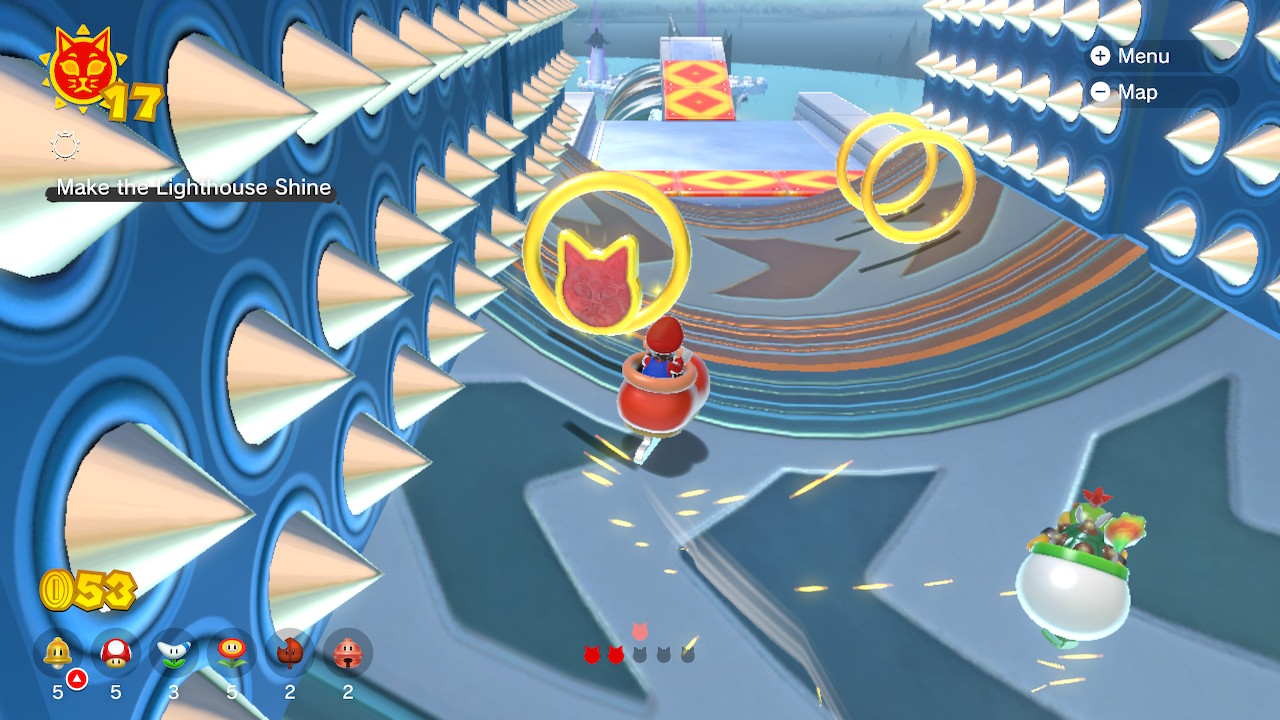Click Bowser Jr. in his clown car

(x=1075, y=550)
